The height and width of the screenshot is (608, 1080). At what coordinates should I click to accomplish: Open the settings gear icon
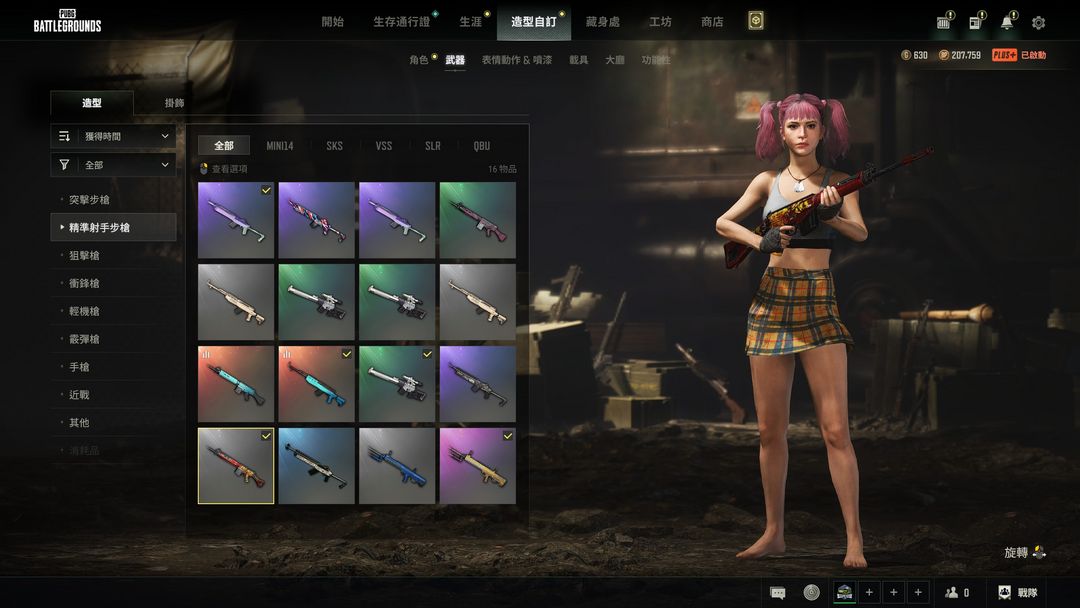tap(1039, 23)
